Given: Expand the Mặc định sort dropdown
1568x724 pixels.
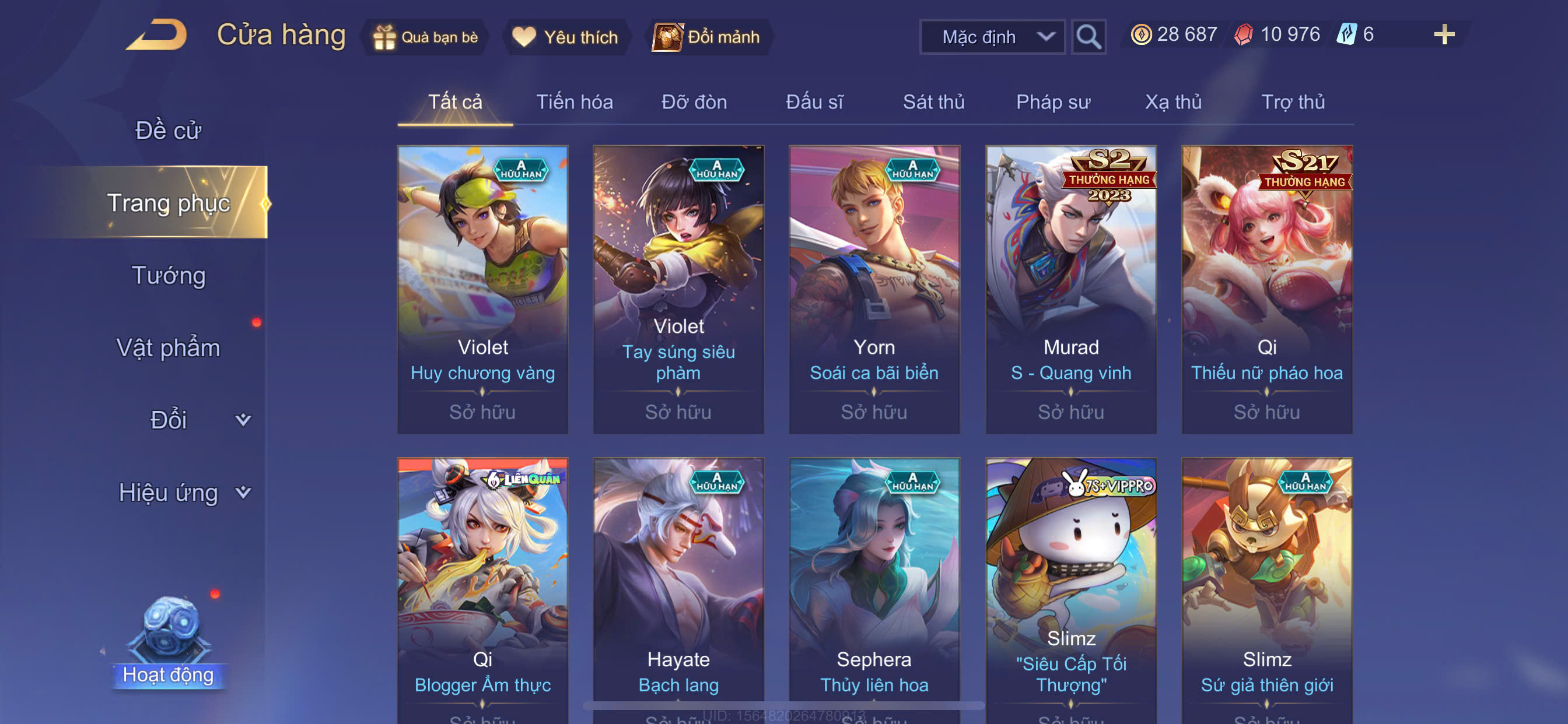Looking at the screenshot, I should point(992,37).
